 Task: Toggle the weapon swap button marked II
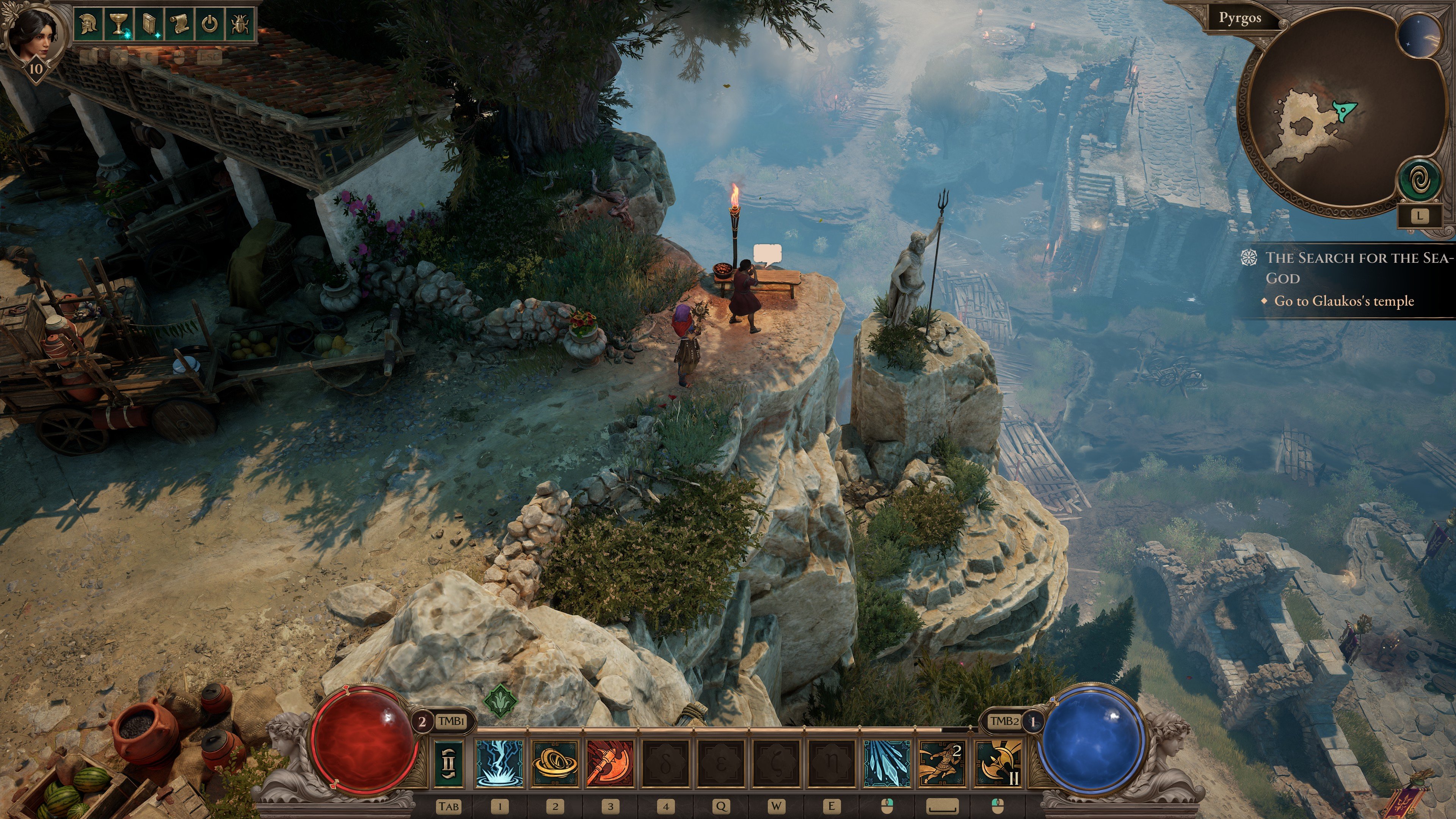(449, 763)
